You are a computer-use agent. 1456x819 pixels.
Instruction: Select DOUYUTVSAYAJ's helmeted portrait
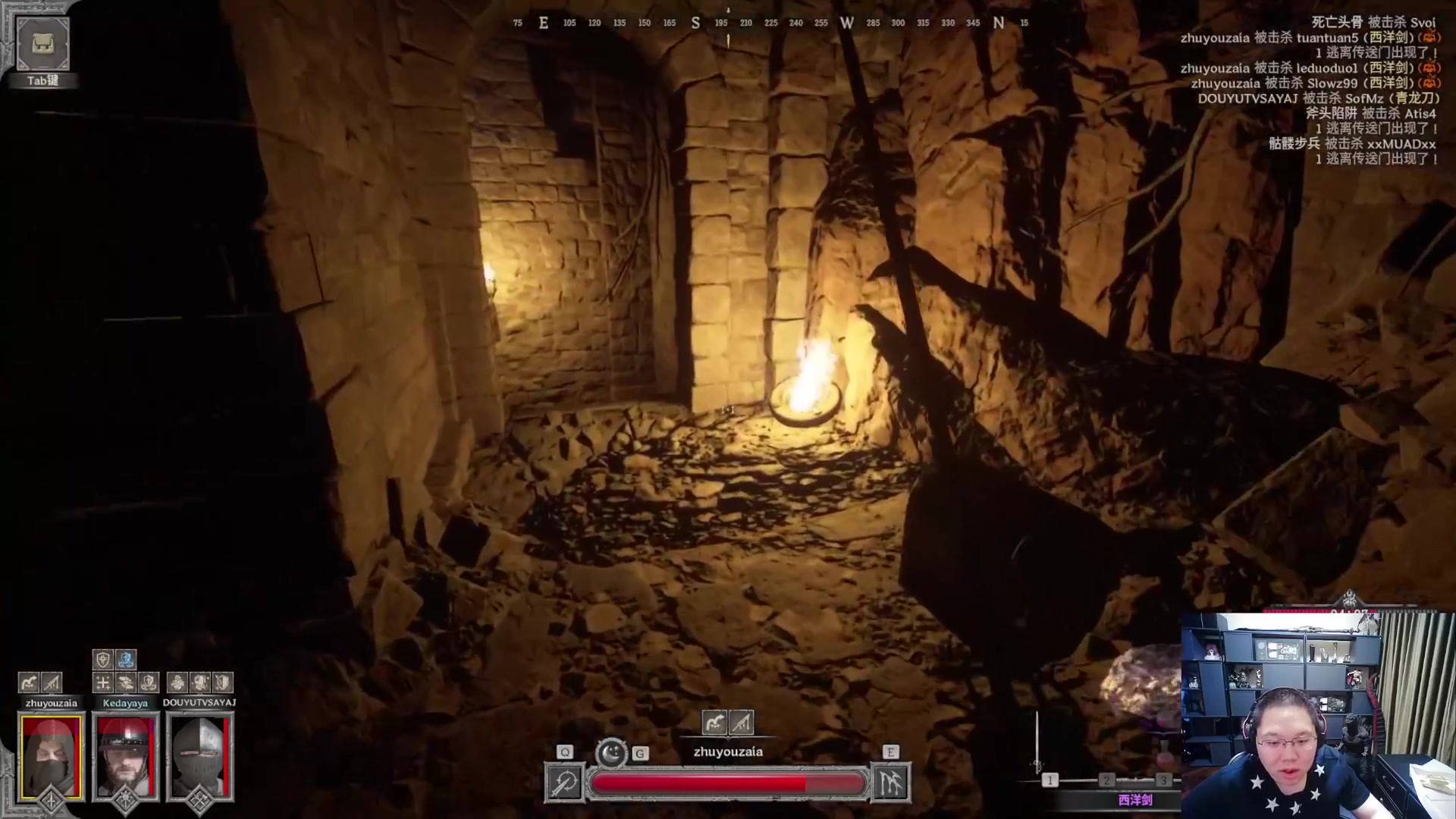(199, 756)
